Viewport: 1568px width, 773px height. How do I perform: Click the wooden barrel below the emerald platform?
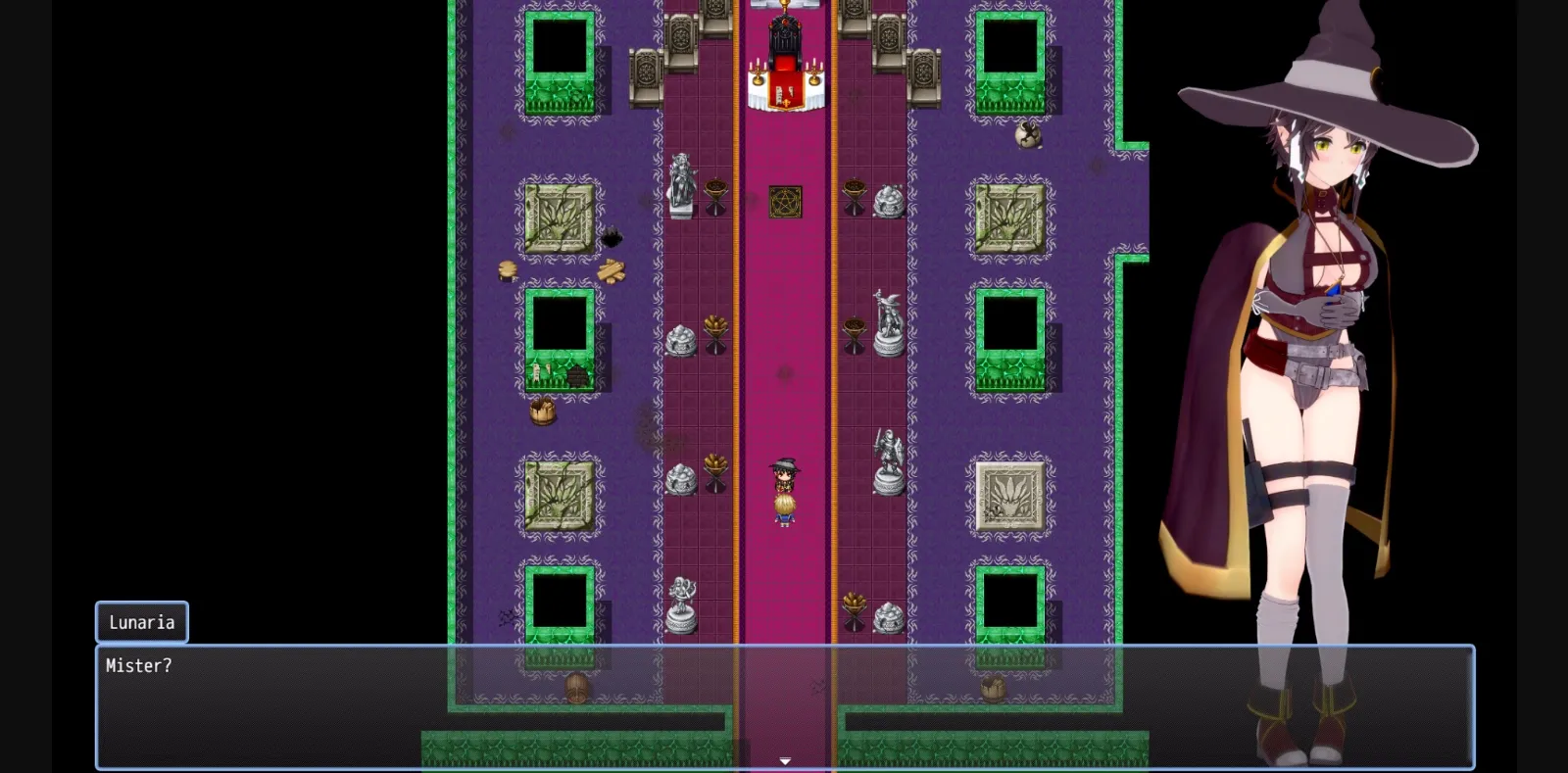[542, 411]
